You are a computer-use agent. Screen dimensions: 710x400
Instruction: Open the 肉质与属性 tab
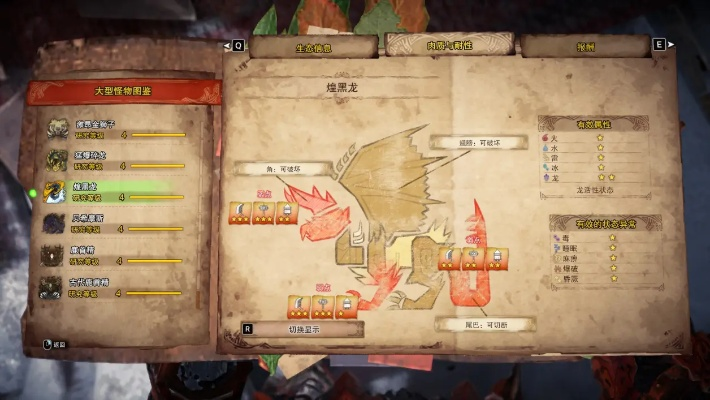click(x=447, y=45)
